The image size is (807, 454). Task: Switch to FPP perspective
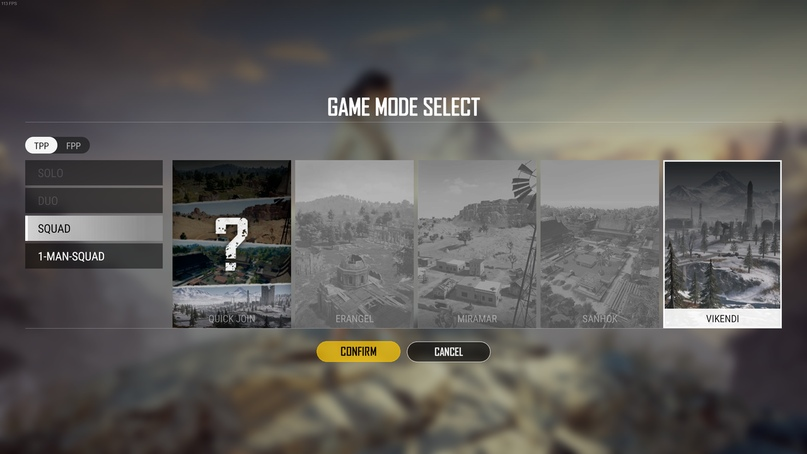point(74,146)
